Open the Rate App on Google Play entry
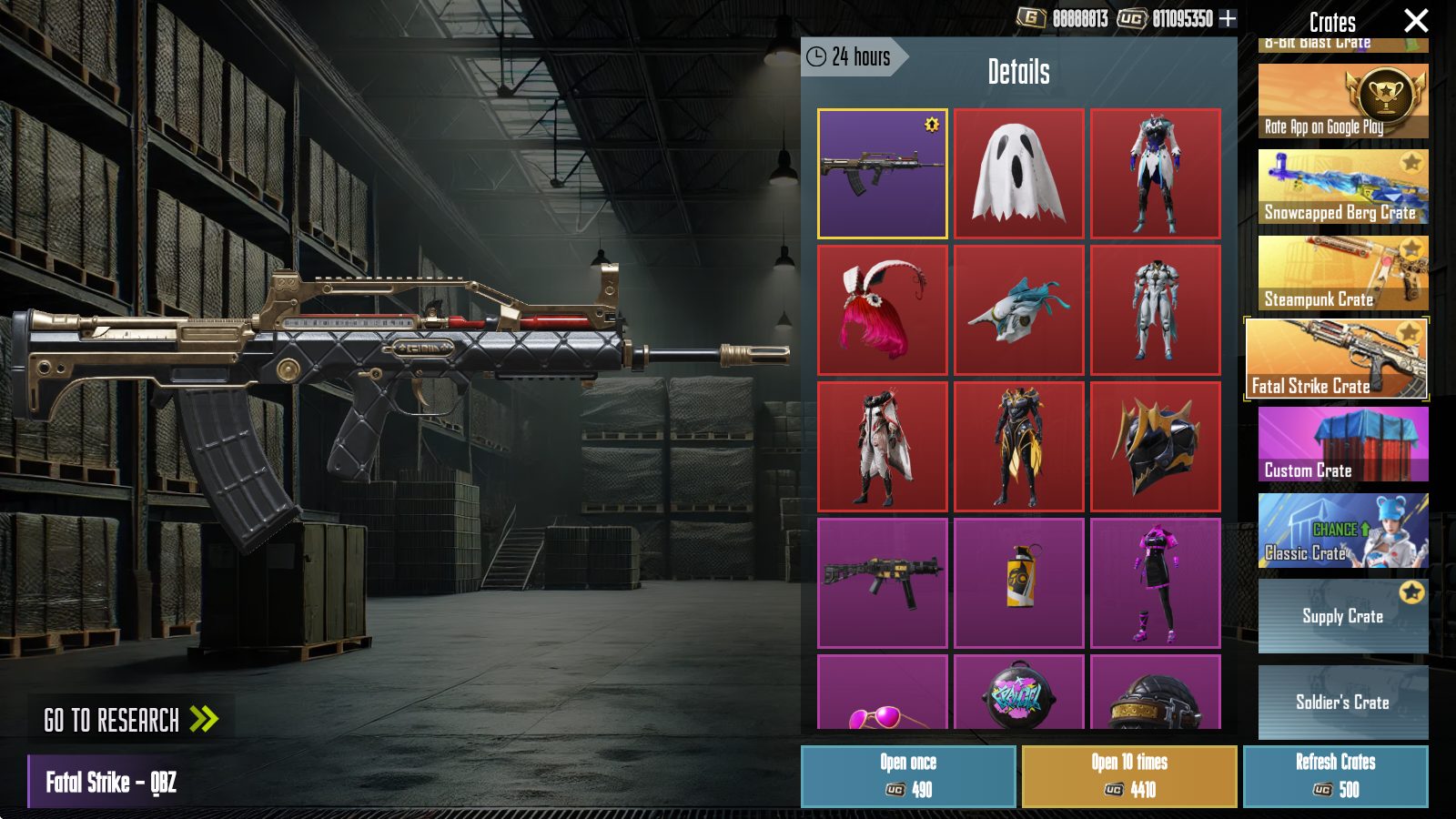1456x819 pixels. point(1342,101)
